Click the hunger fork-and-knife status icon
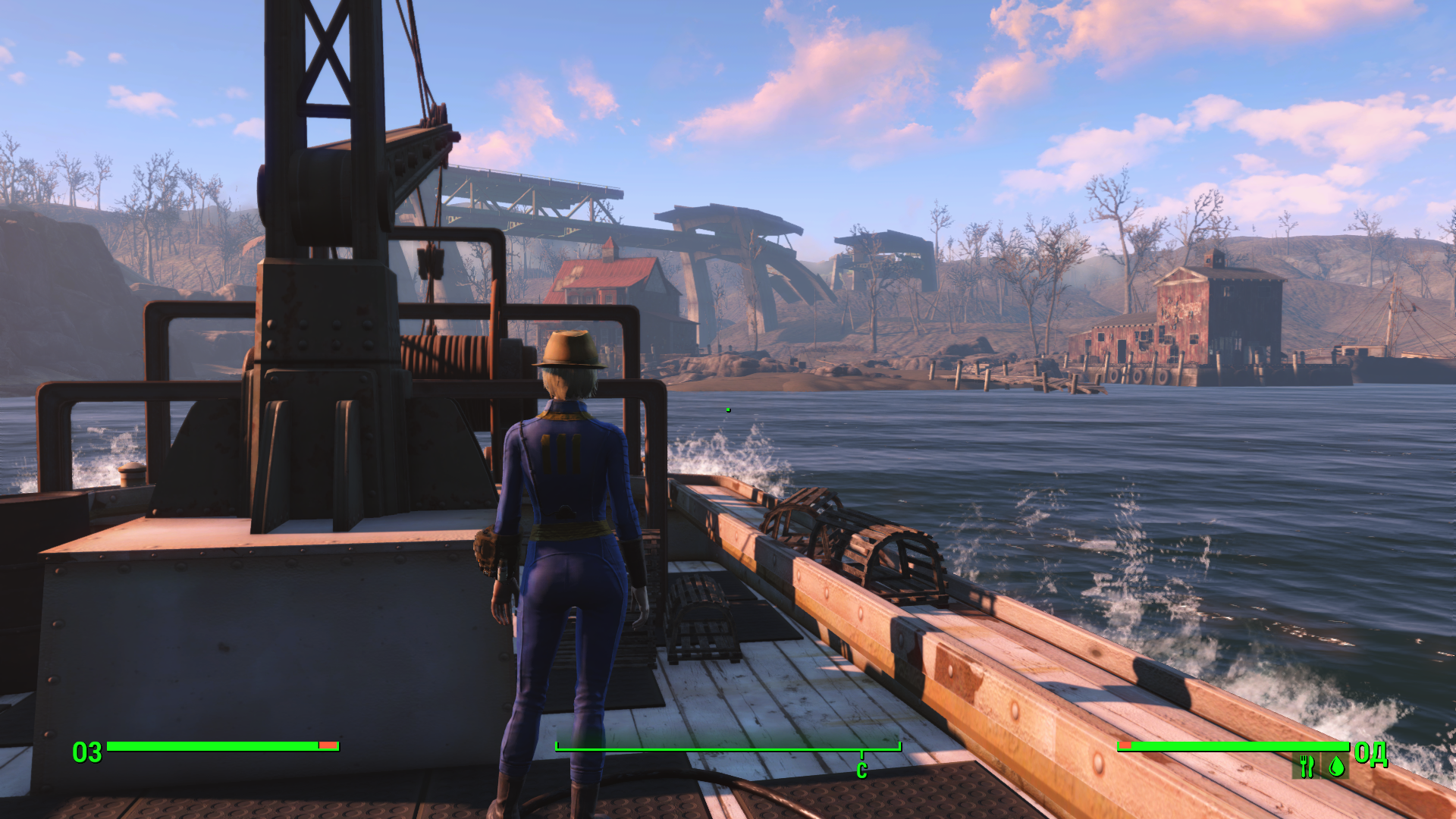Viewport: 1456px width, 819px height. [1306, 766]
